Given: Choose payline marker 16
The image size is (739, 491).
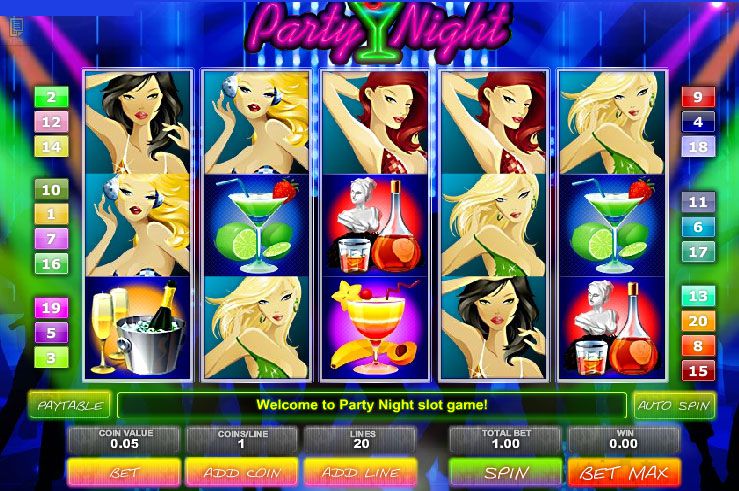Looking at the screenshot, I should pyautogui.click(x=51, y=264).
